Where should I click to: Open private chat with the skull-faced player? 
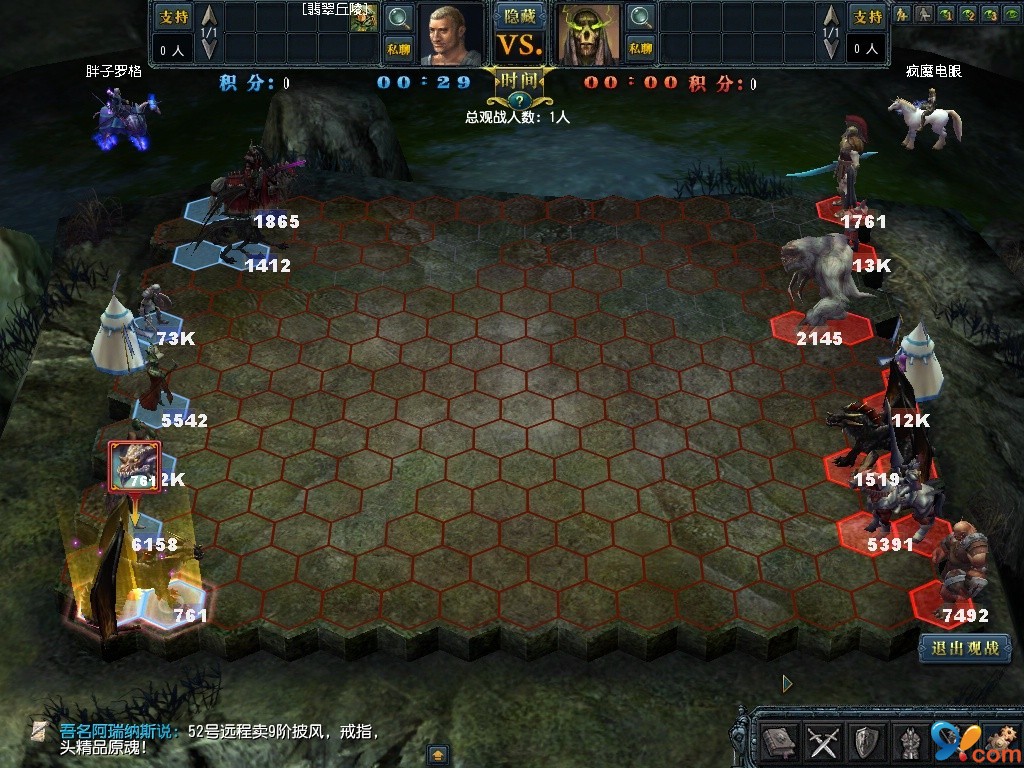coord(641,47)
